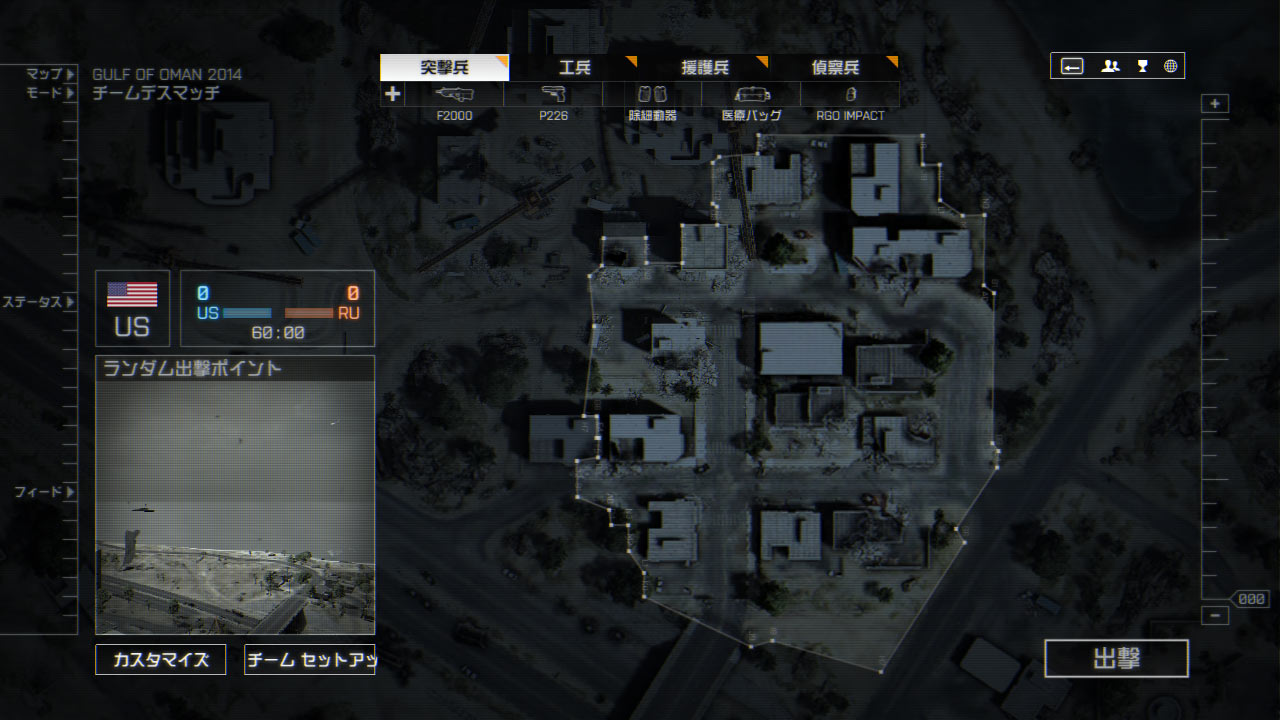Switch to the 偵察兵 recon class
This screenshot has width=1280, height=720.
tap(835, 68)
